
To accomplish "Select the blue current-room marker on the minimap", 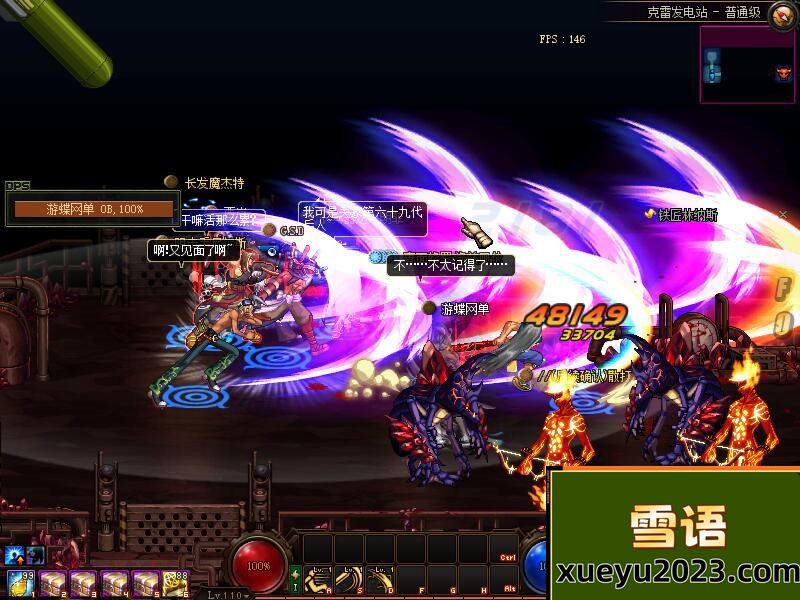I will point(712,73).
